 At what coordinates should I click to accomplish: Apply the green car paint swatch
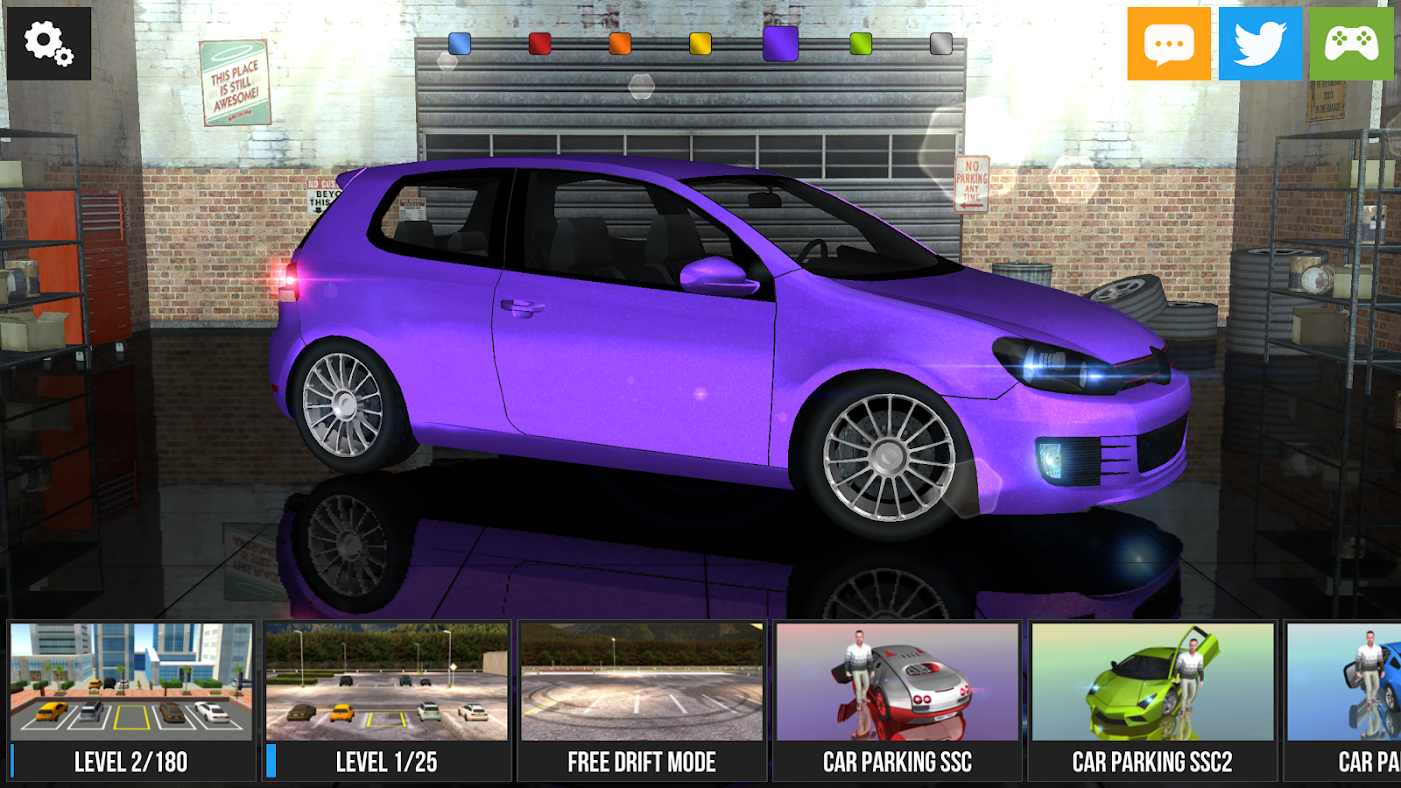pos(860,43)
